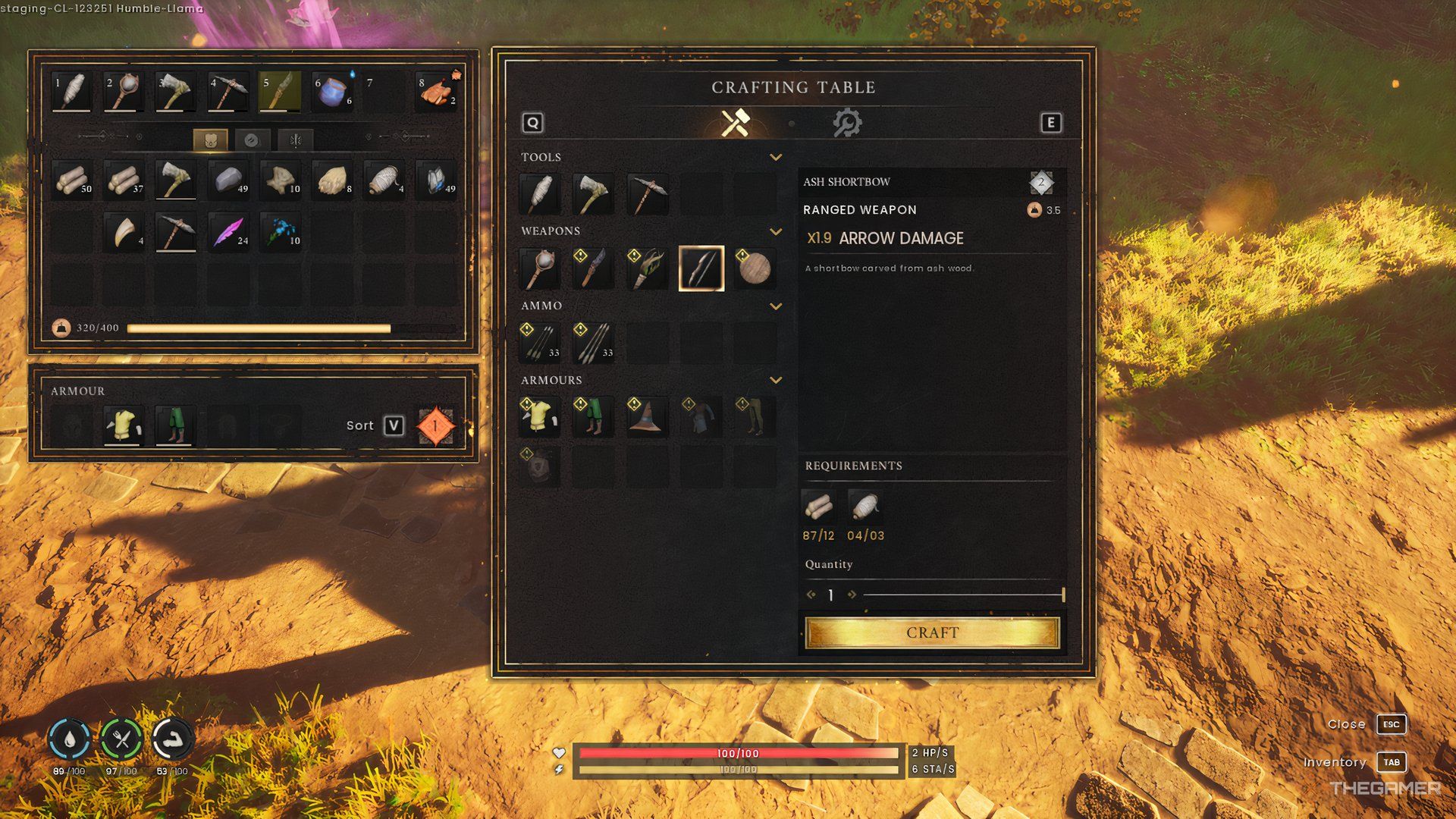Select the round wooden shield recipe
The width and height of the screenshot is (1456, 819).
754,268
